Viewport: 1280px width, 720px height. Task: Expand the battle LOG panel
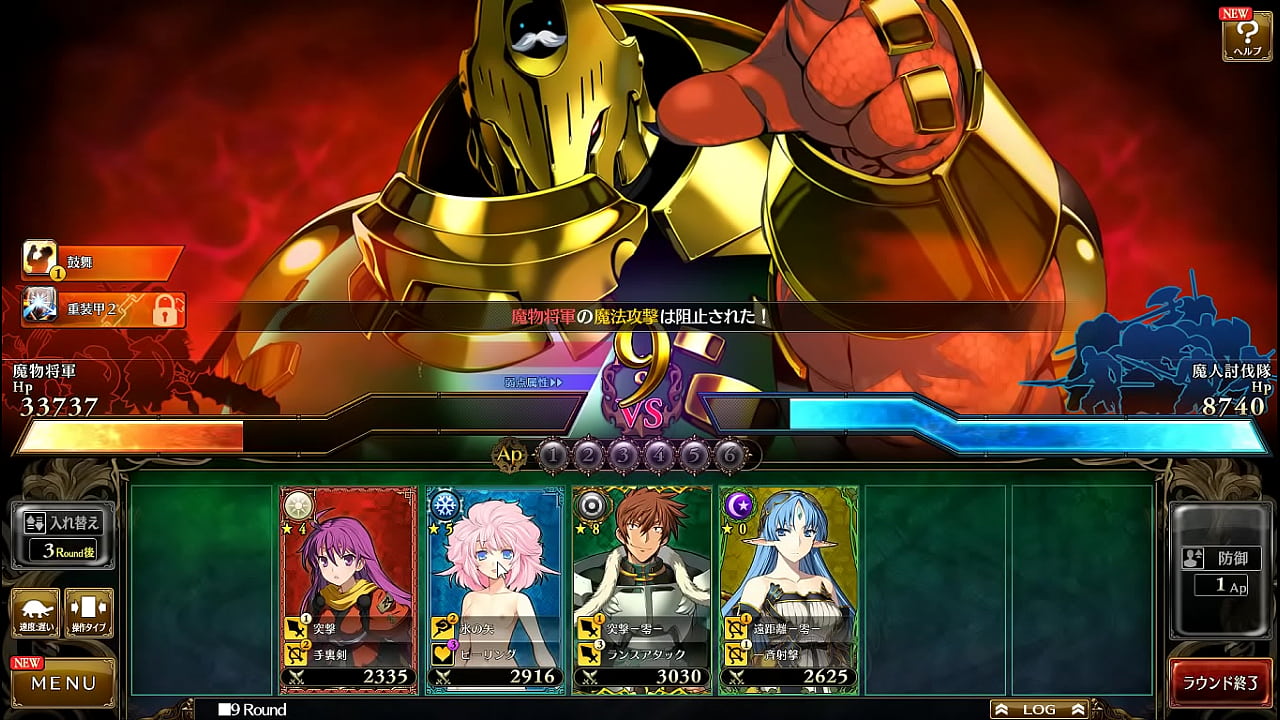pyautogui.click(x=1039, y=709)
